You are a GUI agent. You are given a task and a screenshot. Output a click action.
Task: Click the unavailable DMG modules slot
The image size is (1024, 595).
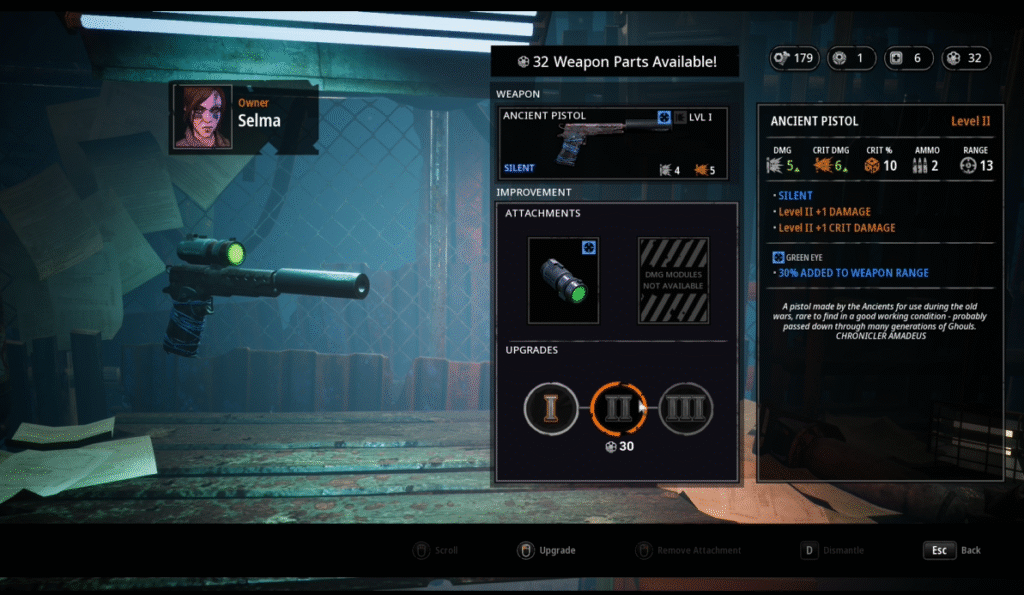click(x=673, y=279)
